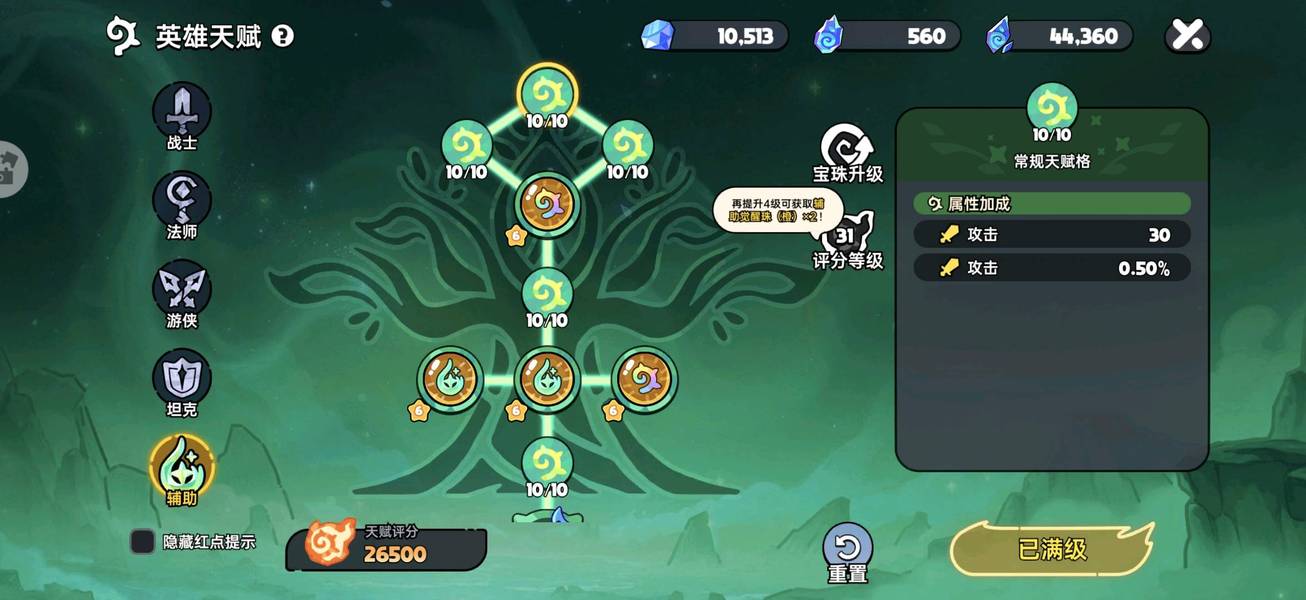Choose the 坦克 (Tank) class tab
The height and width of the screenshot is (600, 1306).
click(182, 378)
